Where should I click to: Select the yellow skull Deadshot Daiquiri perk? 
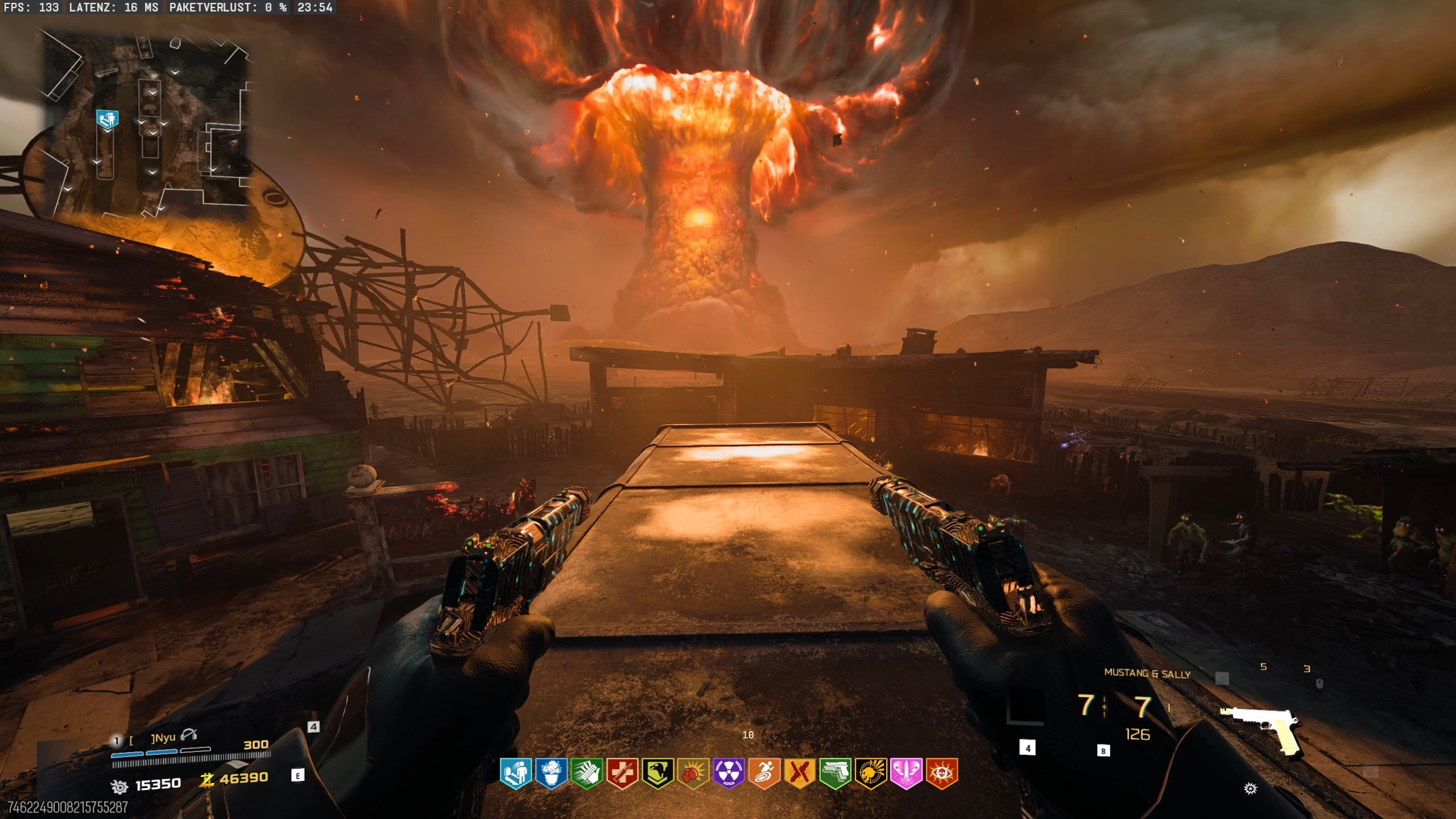(x=870, y=773)
